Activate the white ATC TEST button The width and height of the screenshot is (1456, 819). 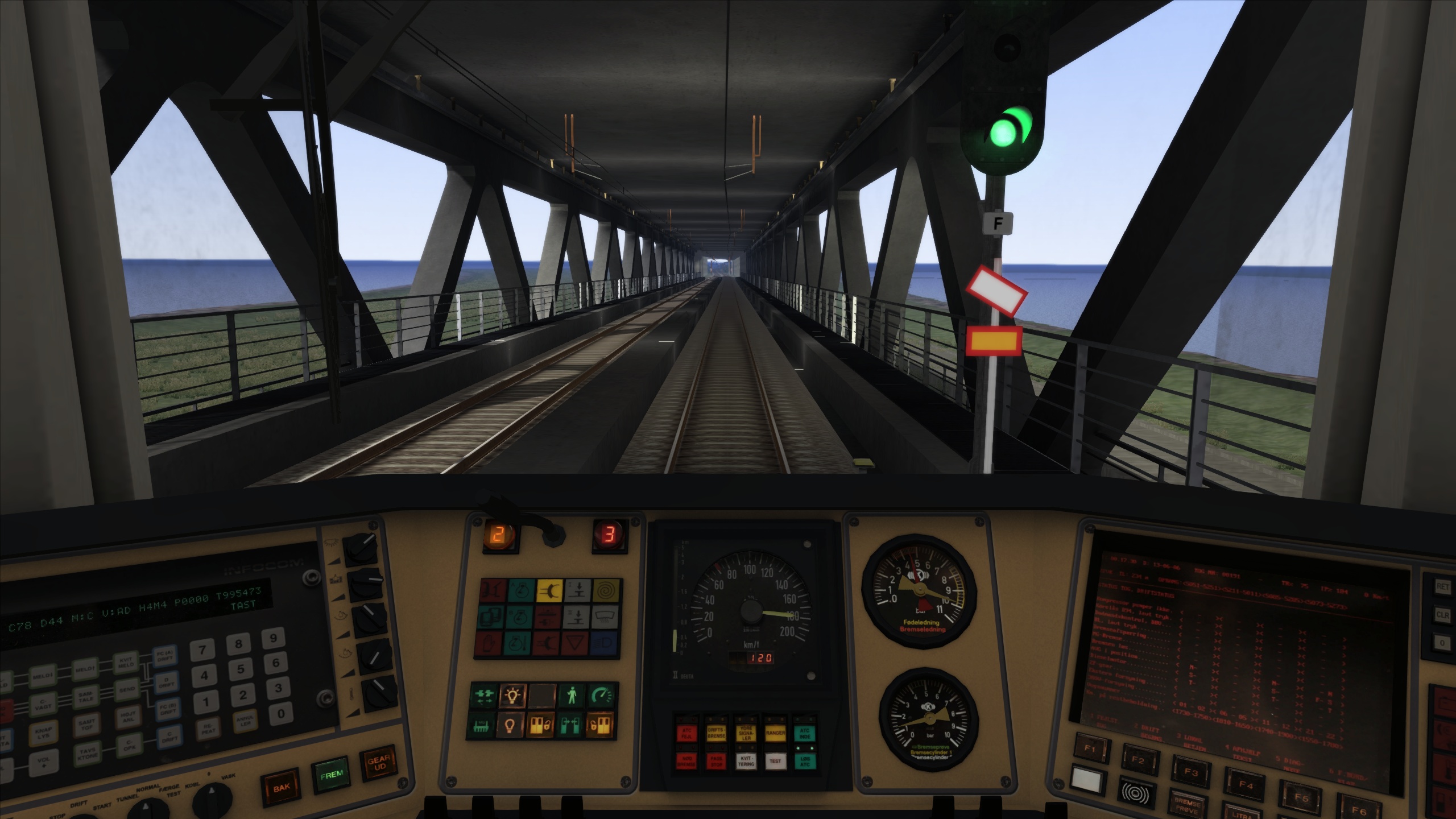tap(775, 760)
